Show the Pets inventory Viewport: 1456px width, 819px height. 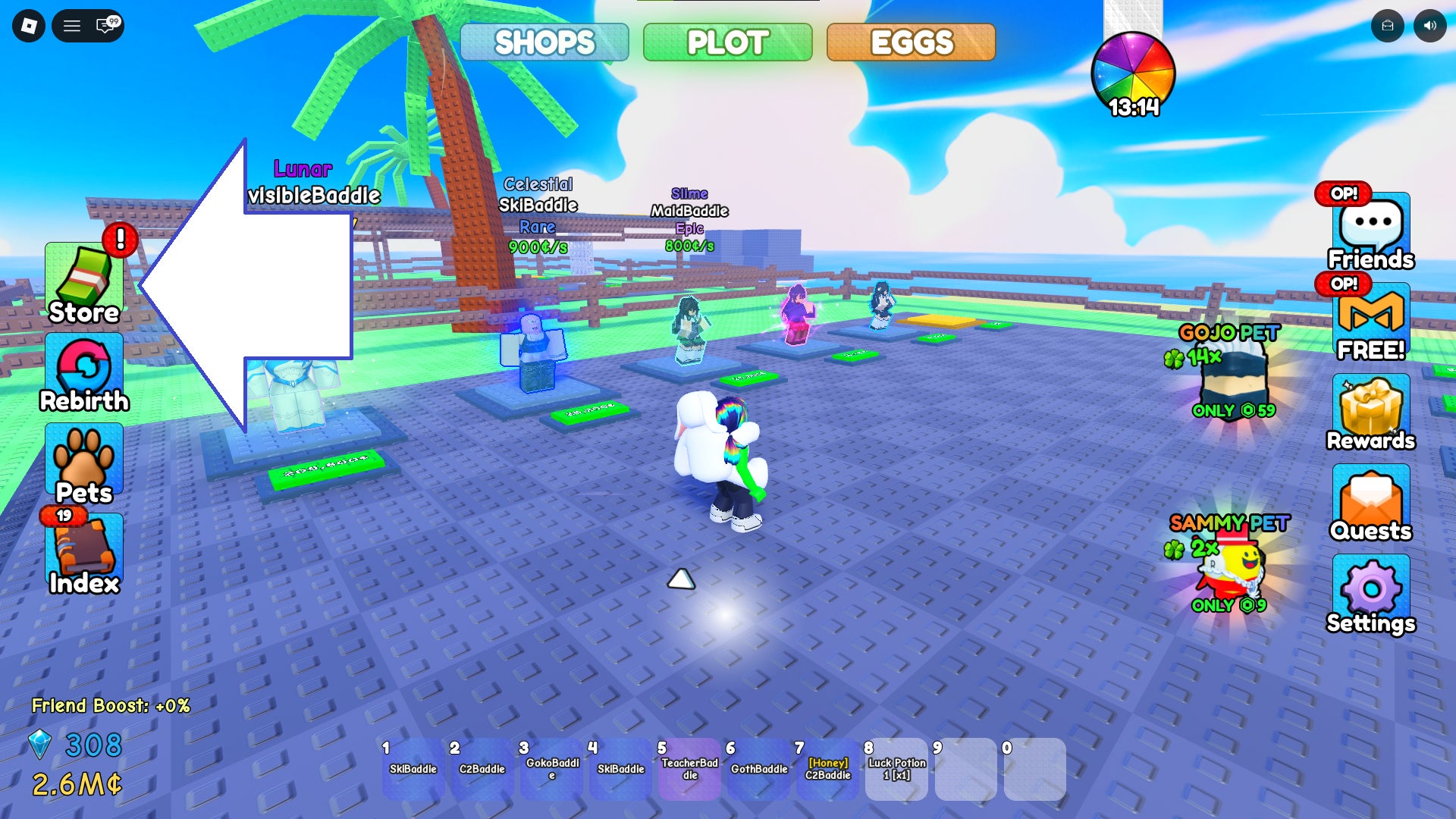[x=84, y=464]
